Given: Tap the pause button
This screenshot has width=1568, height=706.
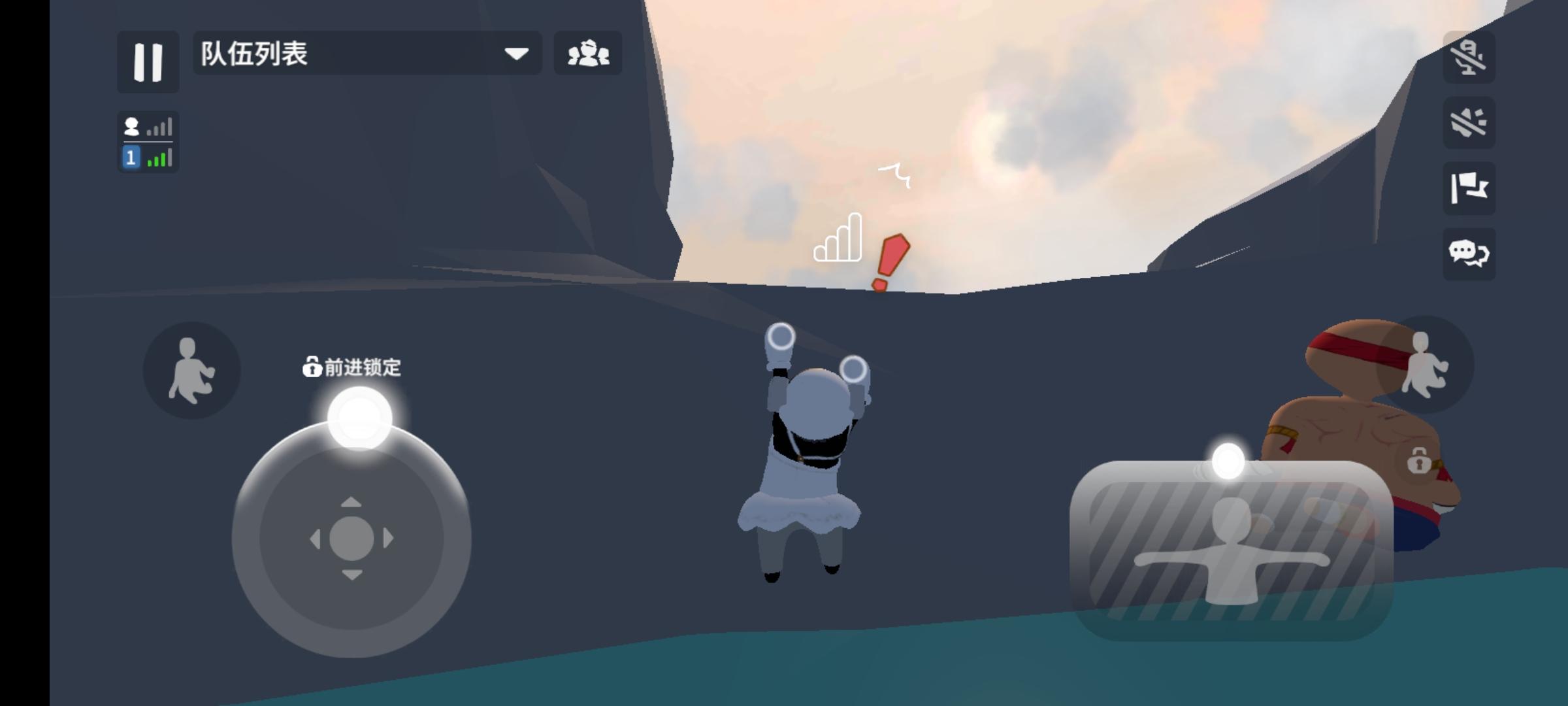Looking at the screenshot, I should tap(148, 62).
